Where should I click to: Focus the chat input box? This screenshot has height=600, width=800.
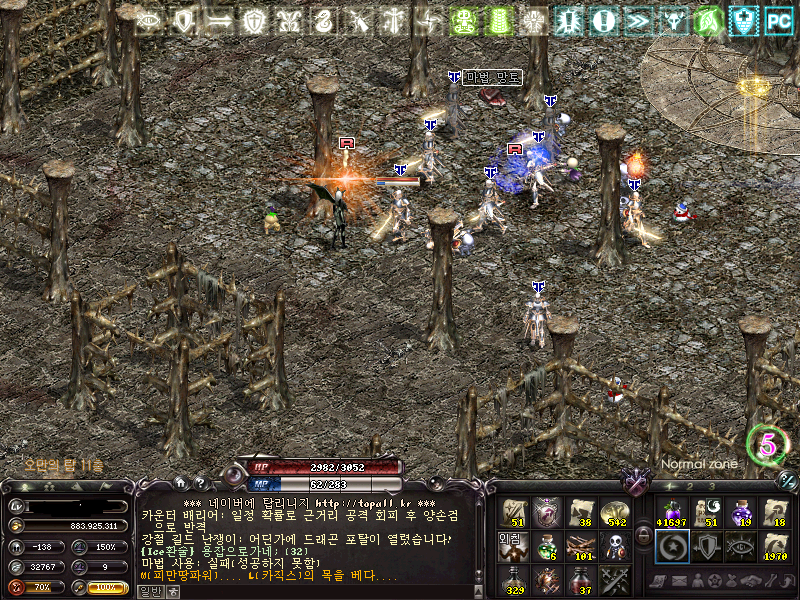pos(320,591)
